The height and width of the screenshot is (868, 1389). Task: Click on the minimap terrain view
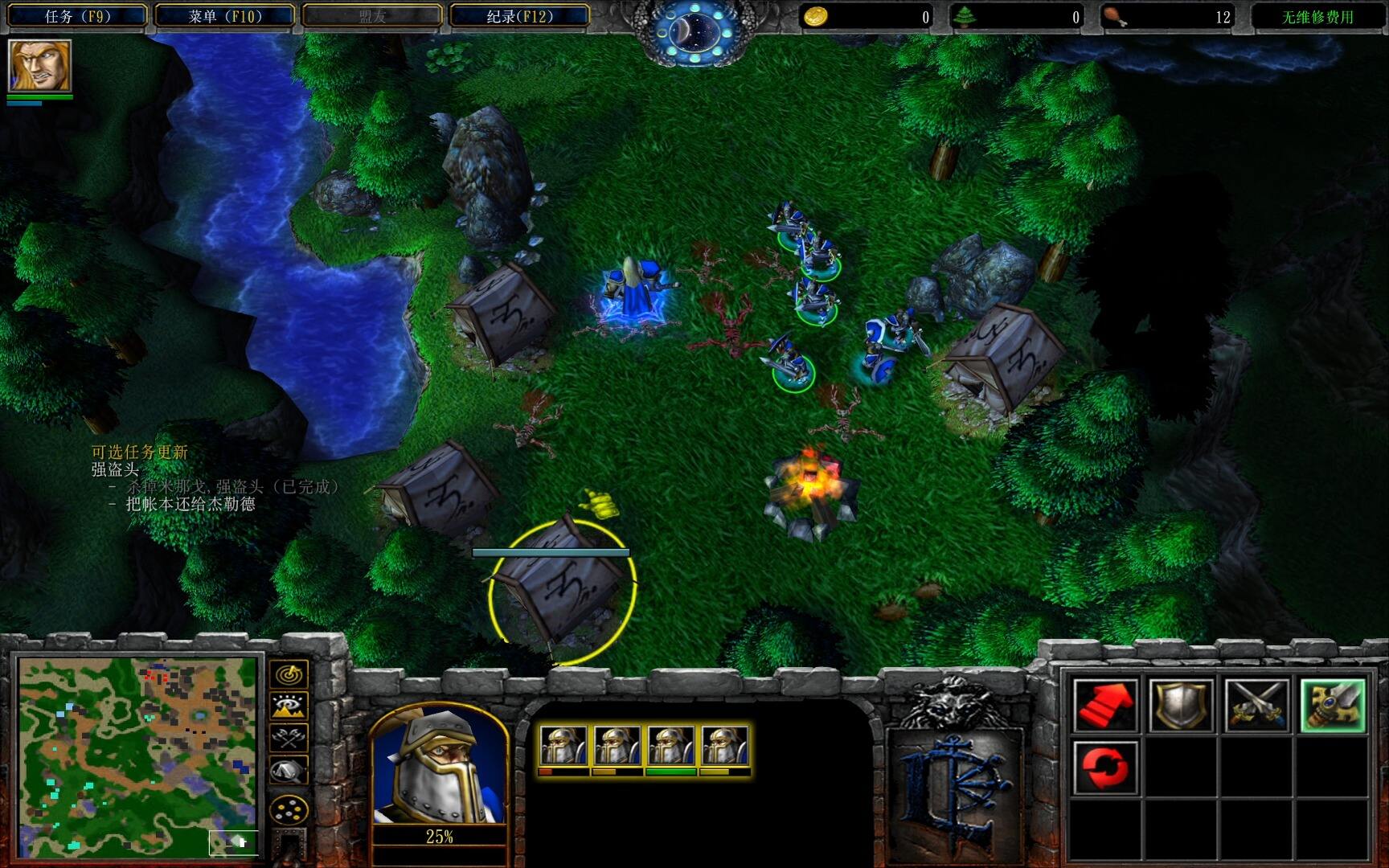(x=138, y=757)
